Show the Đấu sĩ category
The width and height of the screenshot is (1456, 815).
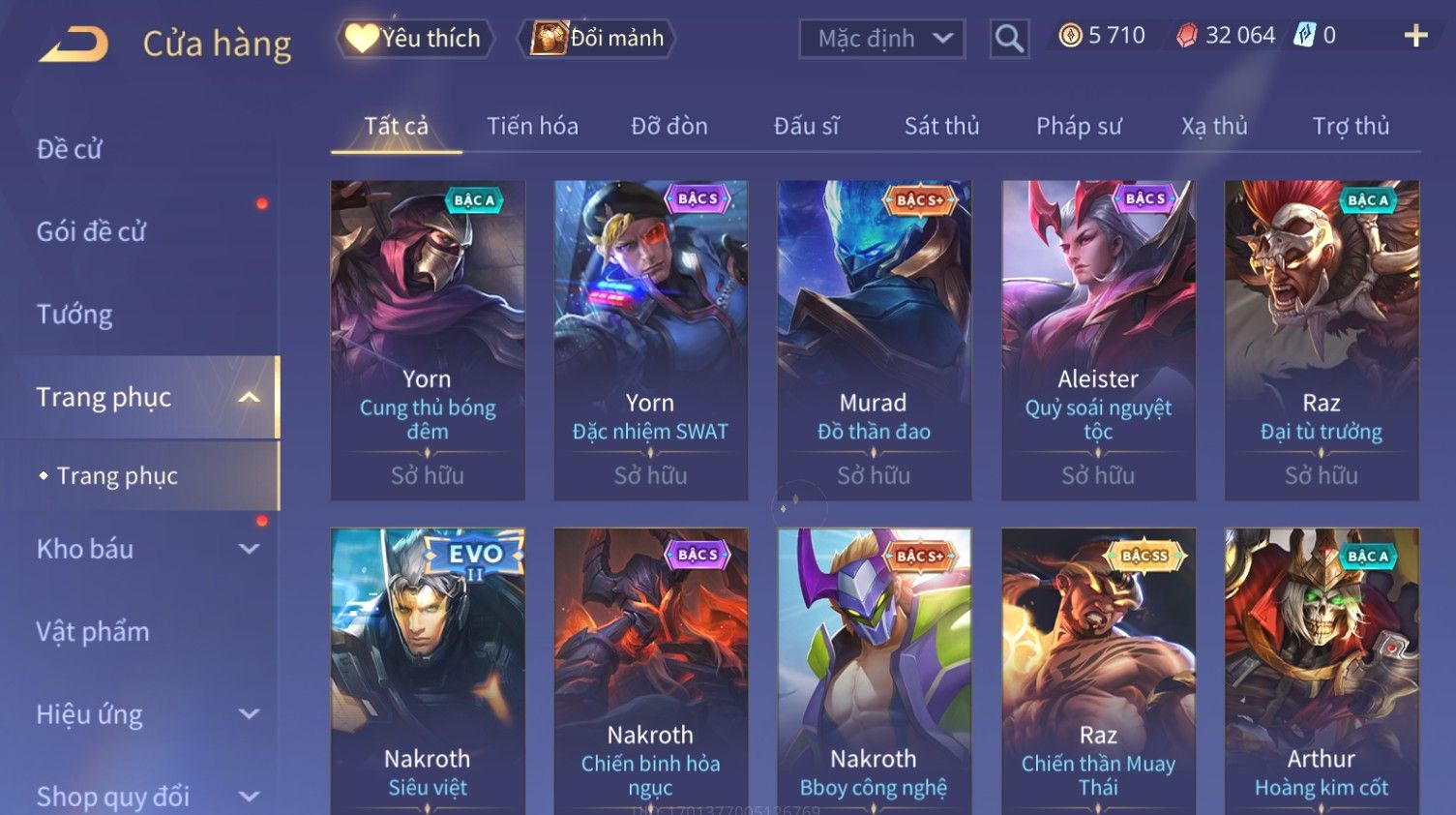(x=806, y=126)
